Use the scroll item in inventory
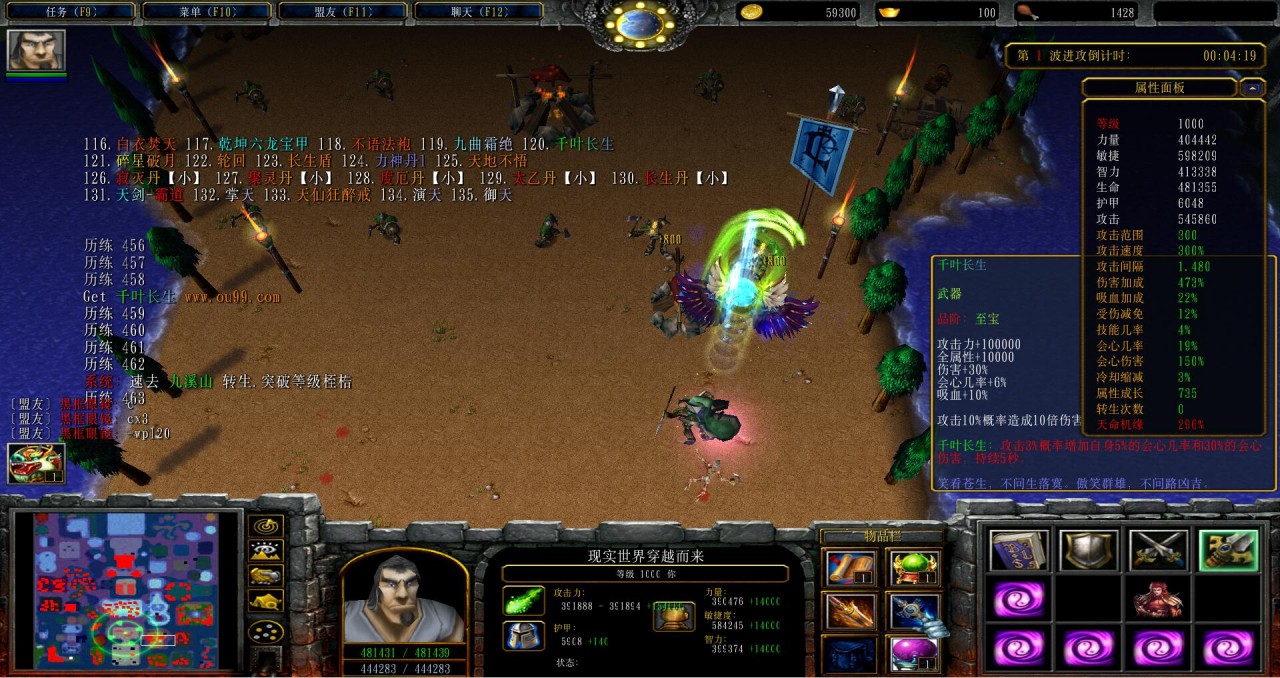This screenshot has width=1280, height=678. click(851, 569)
